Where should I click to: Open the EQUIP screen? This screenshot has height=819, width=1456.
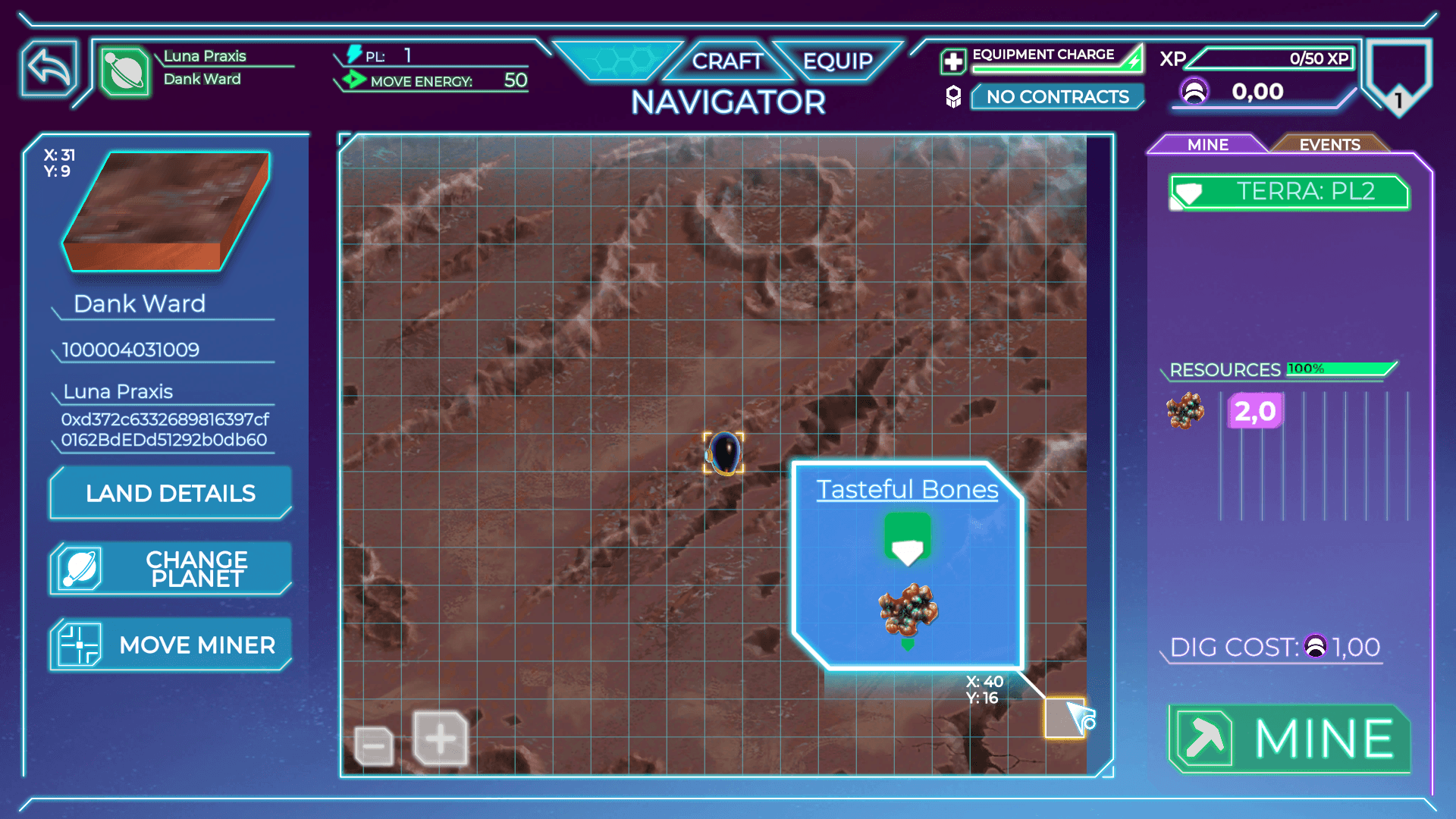(837, 61)
